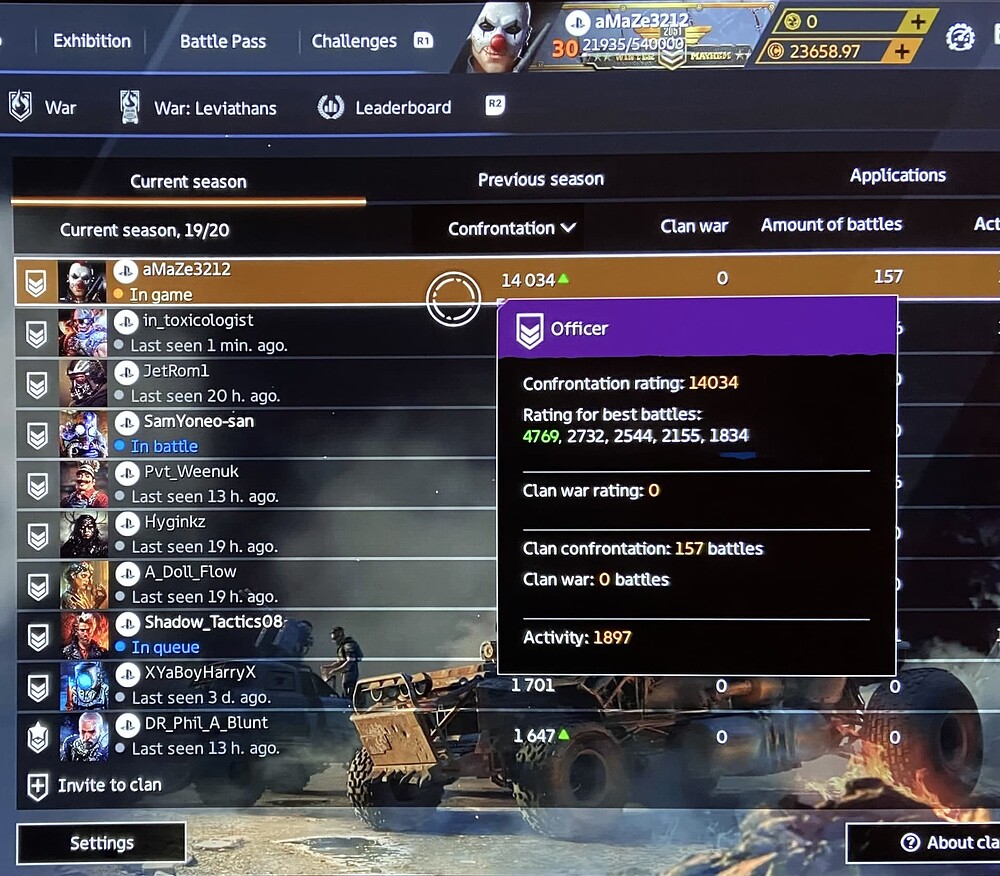Go to the Battle Pass section
Viewport: 1000px width, 876px height.
point(223,41)
